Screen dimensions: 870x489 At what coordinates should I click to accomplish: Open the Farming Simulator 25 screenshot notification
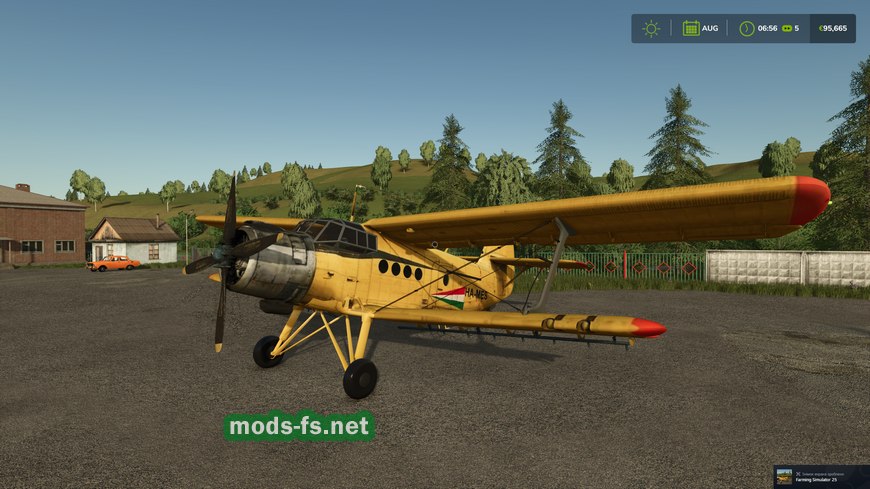[x=820, y=476]
